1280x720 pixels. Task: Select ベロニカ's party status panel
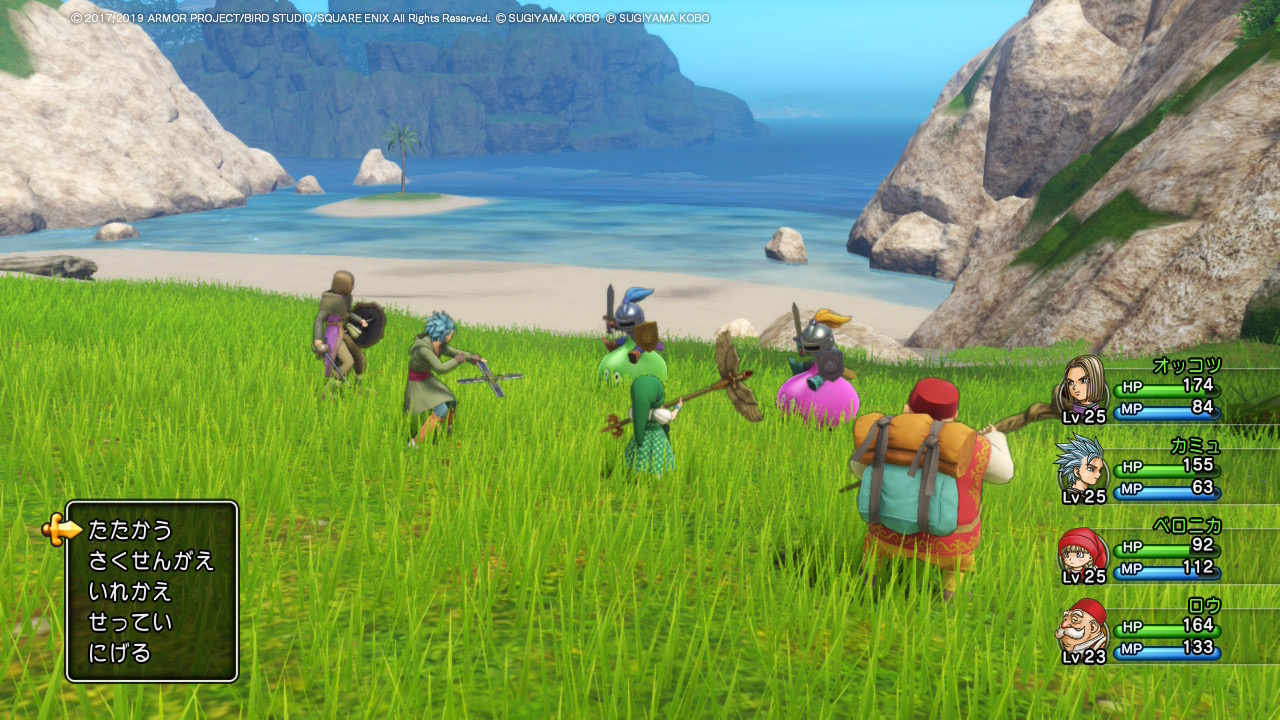[1142, 551]
